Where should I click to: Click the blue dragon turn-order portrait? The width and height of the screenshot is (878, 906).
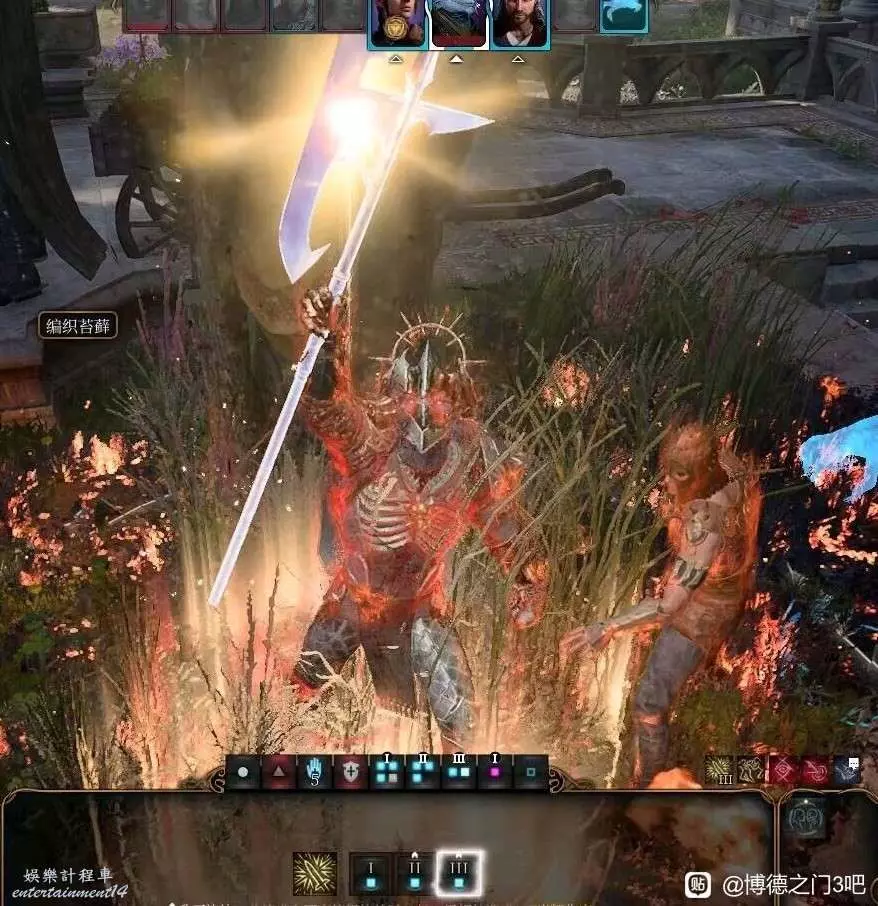(623, 15)
